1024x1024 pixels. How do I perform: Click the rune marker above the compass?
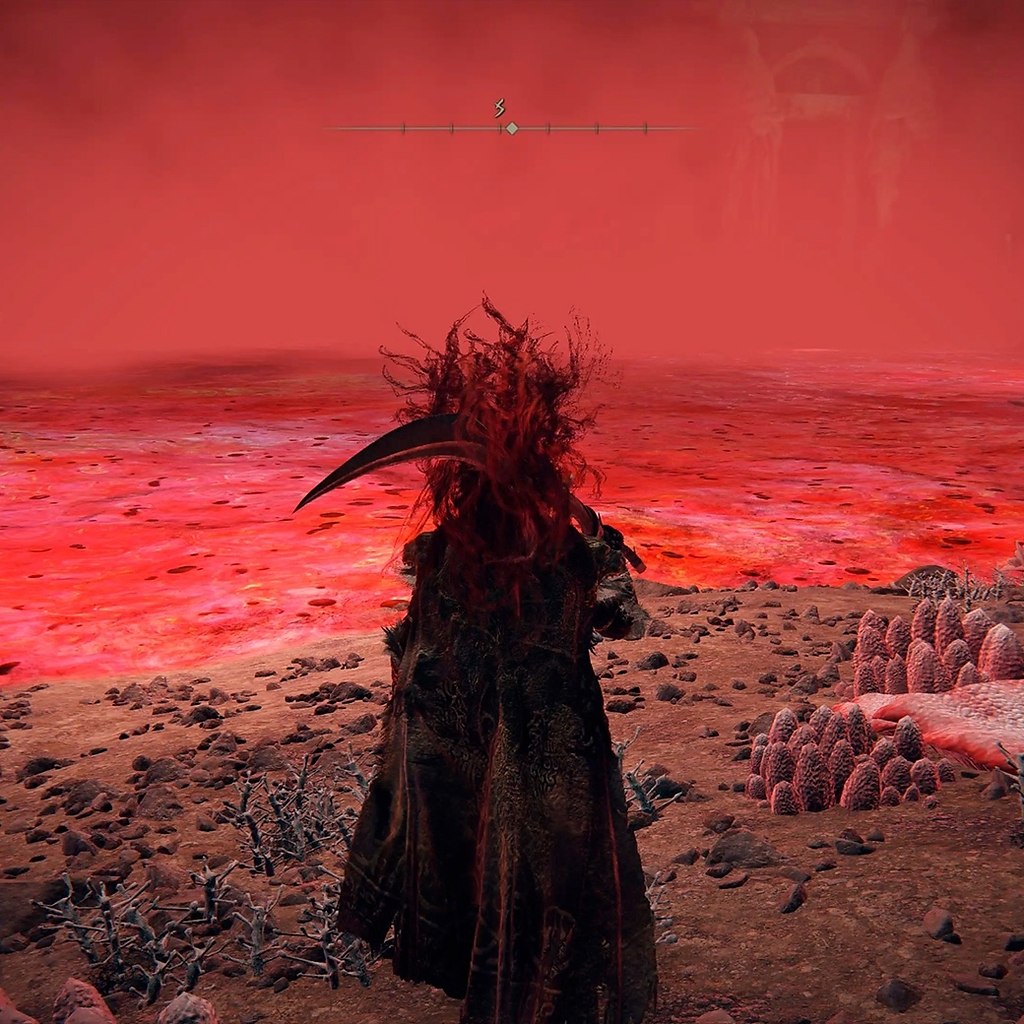click(499, 108)
